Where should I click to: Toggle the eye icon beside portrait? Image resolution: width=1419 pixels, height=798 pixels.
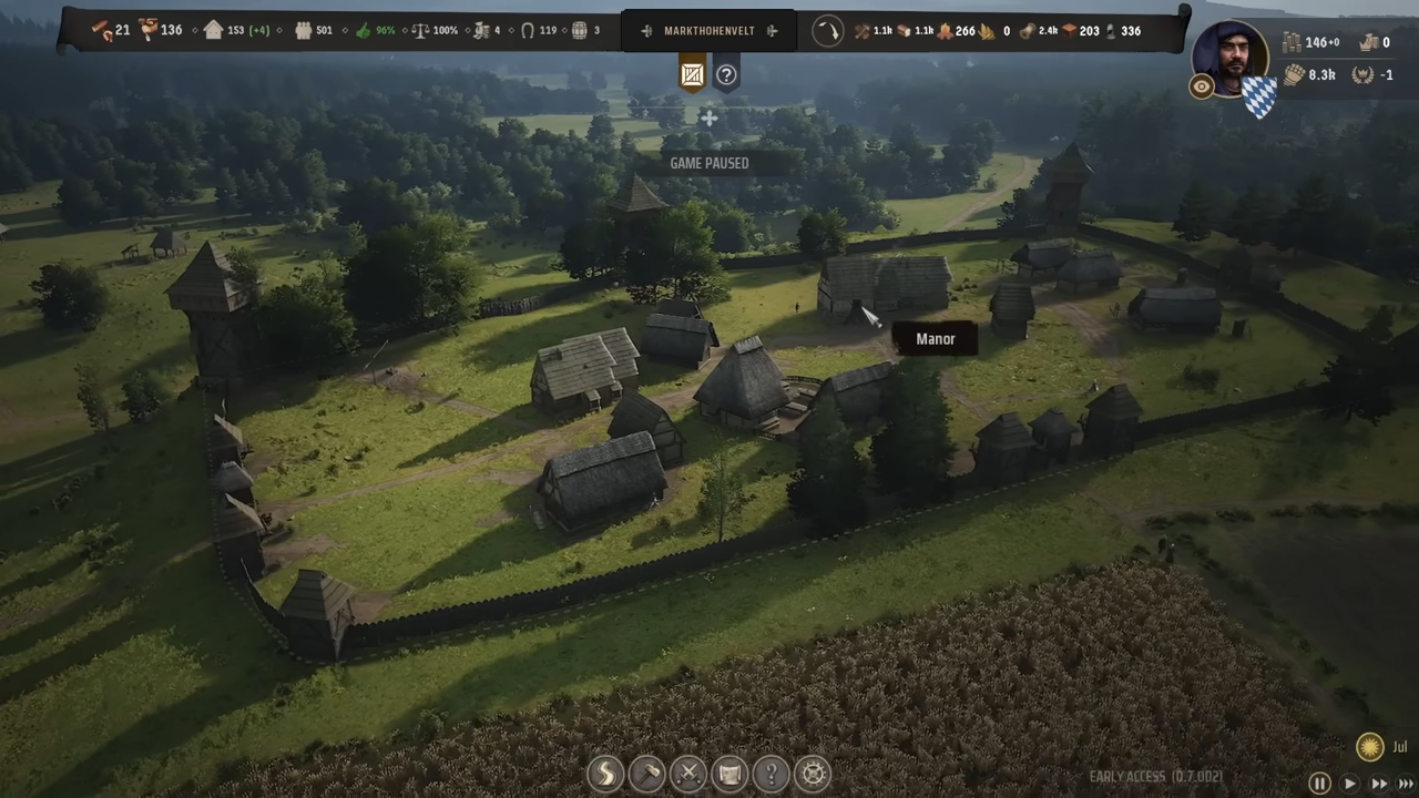pyautogui.click(x=1202, y=87)
